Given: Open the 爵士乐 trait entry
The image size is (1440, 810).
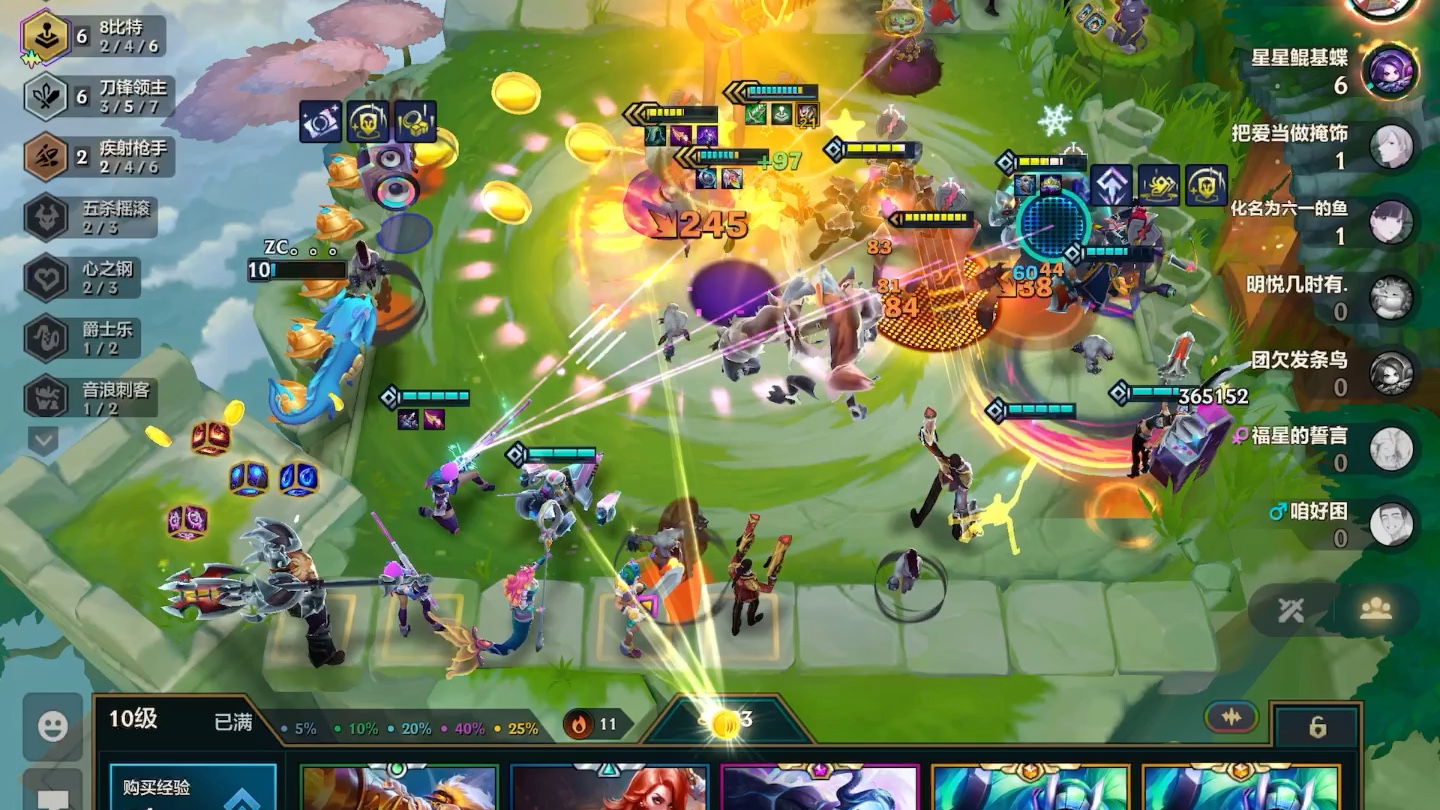Looking at the screenshot, I should (91, 338).
